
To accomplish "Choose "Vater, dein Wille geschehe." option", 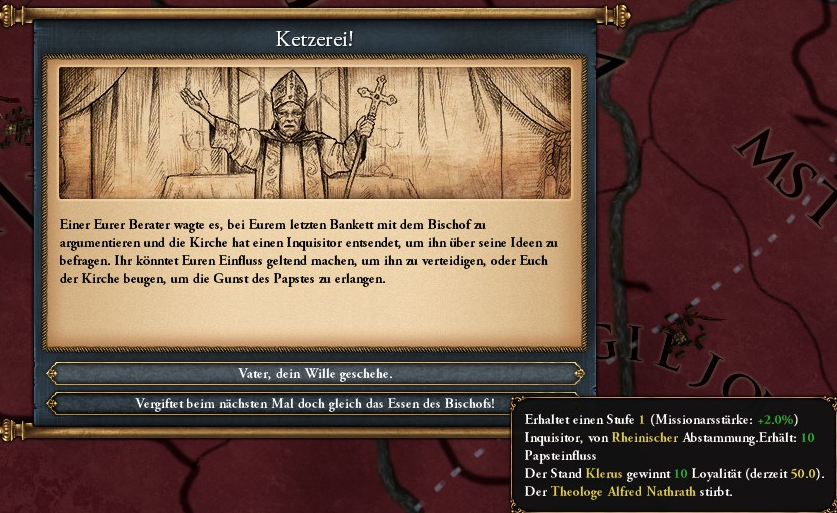I will point(315,373).
